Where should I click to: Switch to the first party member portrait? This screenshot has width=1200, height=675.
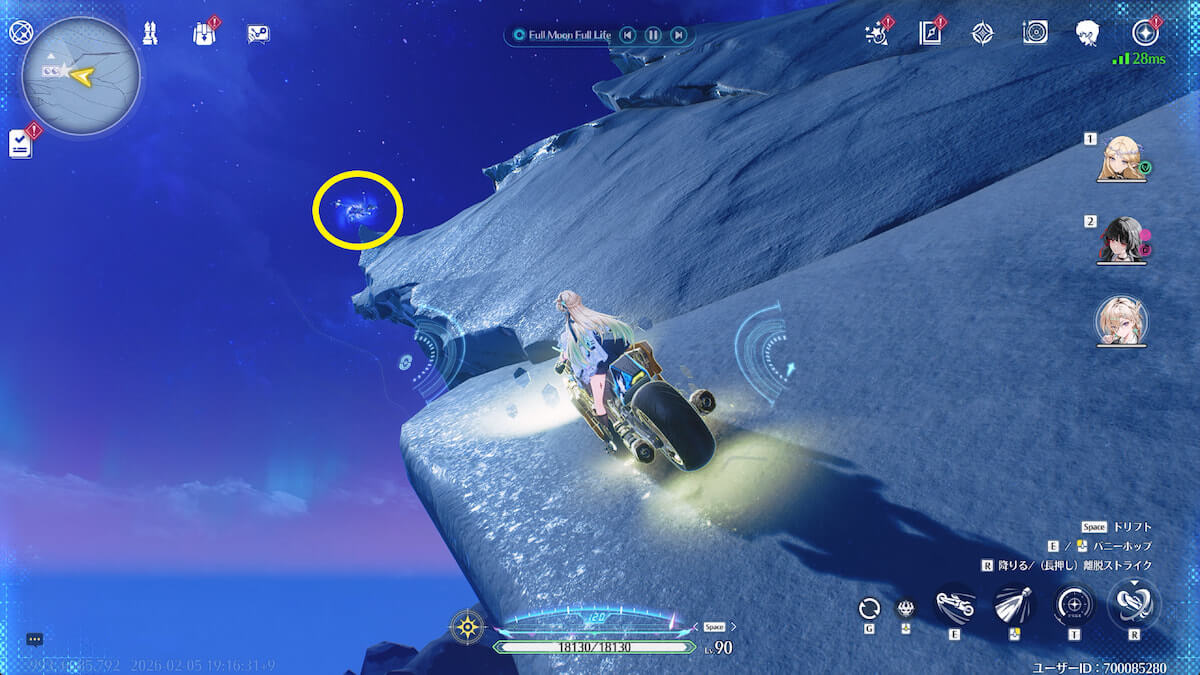tap(1121, 158)
